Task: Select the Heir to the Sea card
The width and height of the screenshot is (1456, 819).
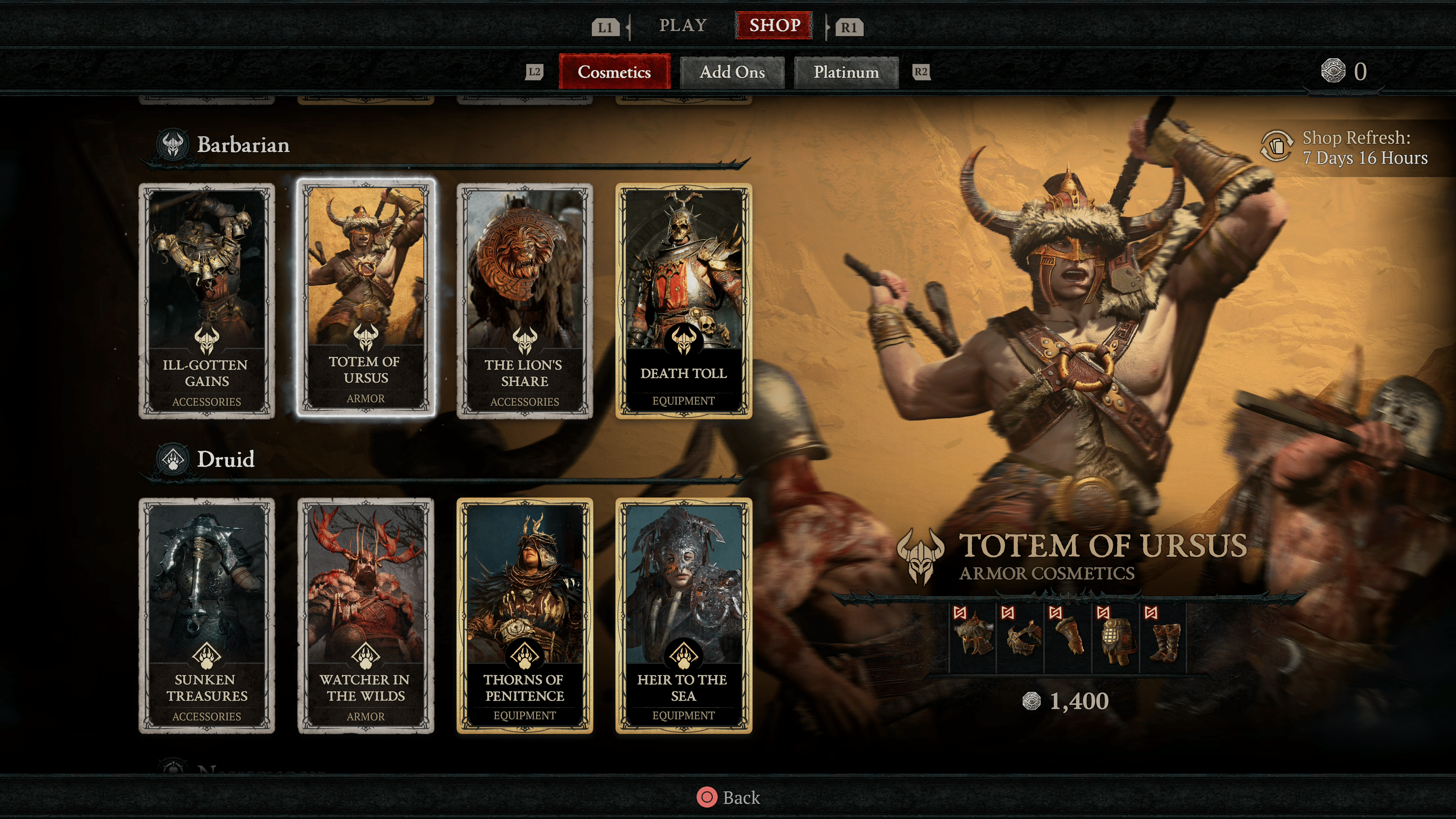Action: (683, 615)
